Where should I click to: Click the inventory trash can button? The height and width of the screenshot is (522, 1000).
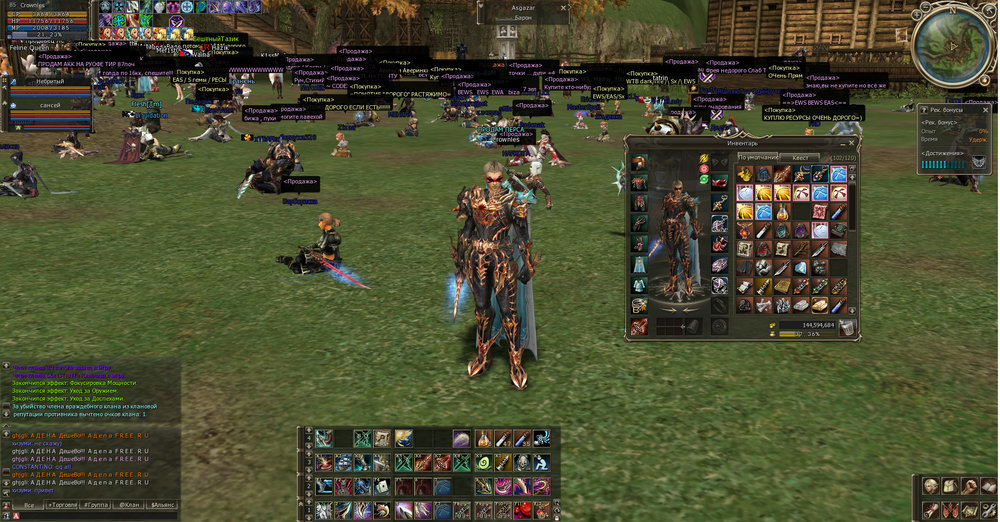pyautogui.click(x=847, y=326)
